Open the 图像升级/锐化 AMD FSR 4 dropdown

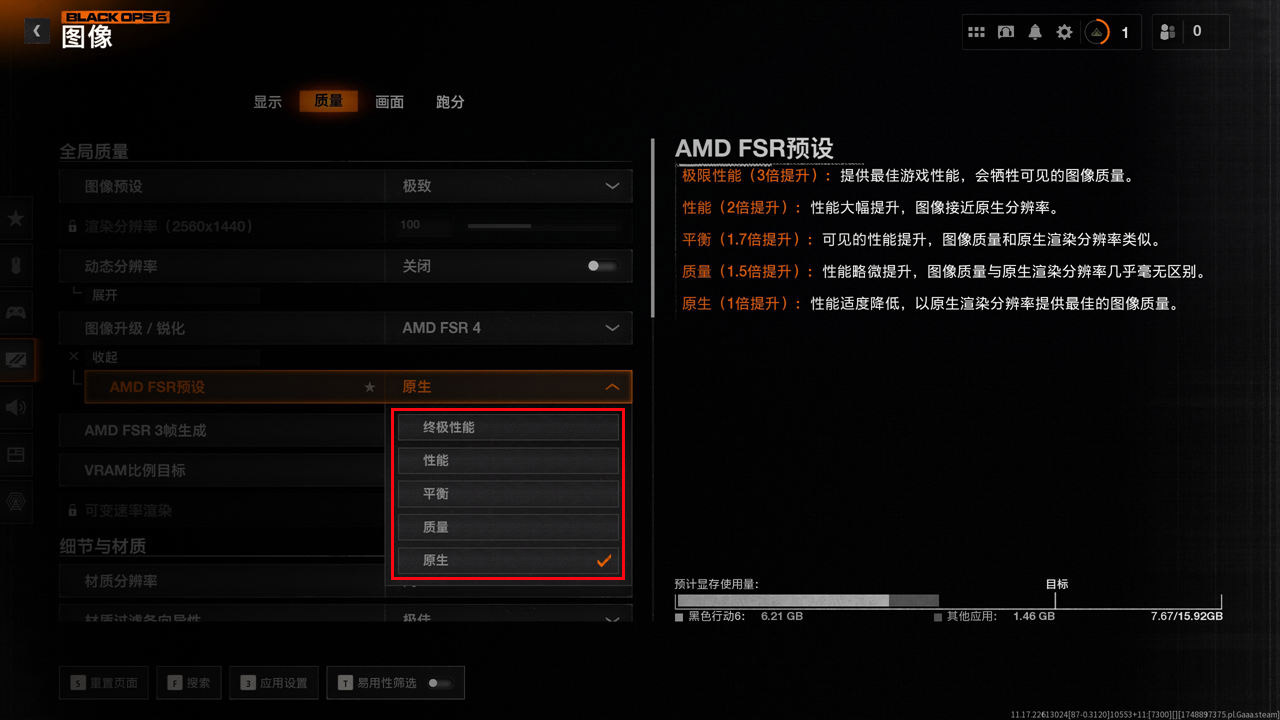pyautogui.click(x=508, y=328)
